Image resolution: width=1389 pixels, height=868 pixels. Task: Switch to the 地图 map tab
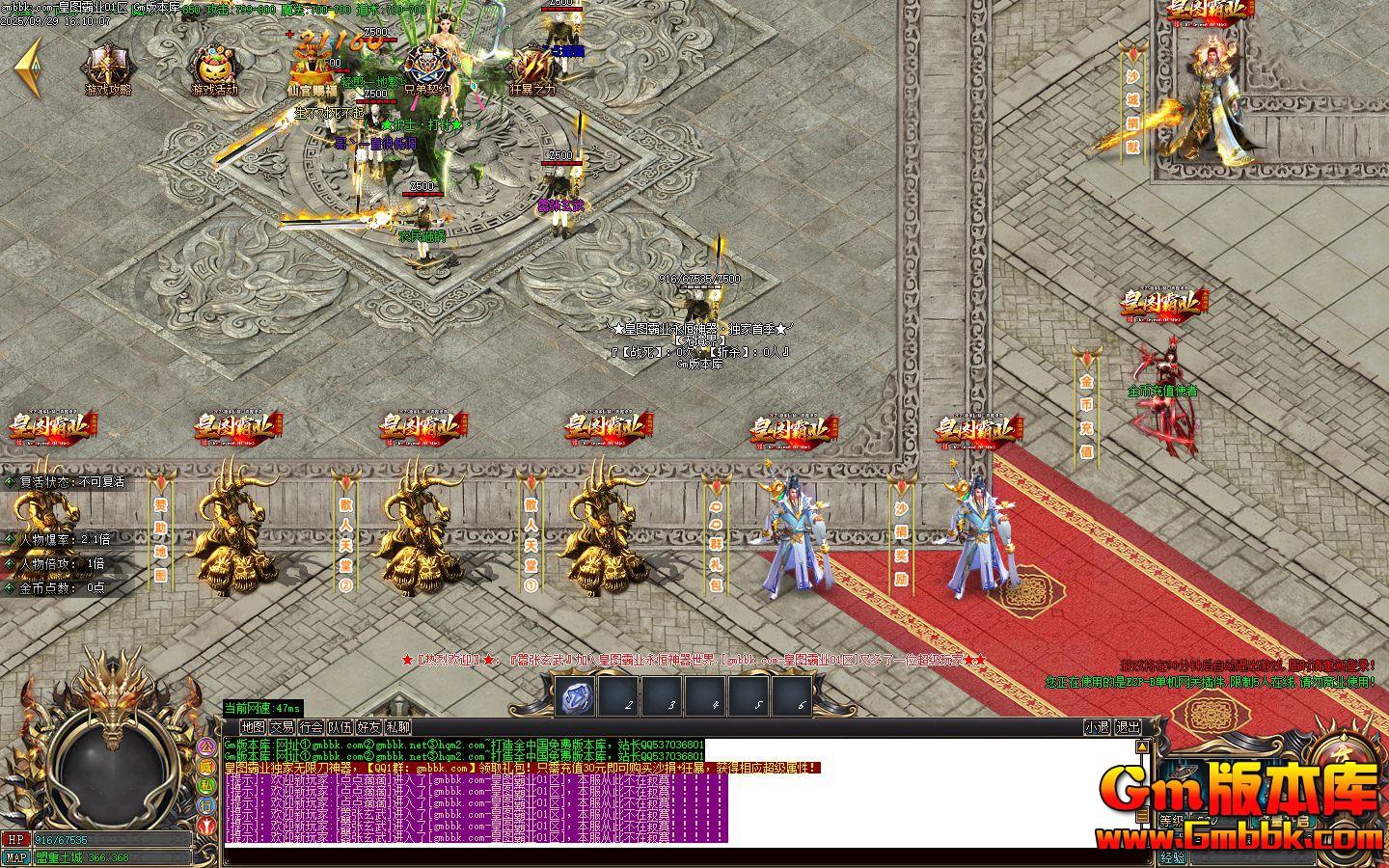coord(254,728)
